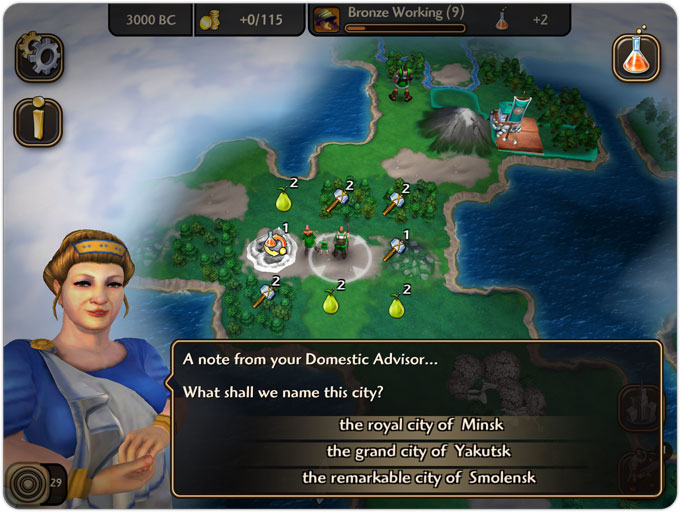Open the info button
This screenshot has height=512, width=680.
(x=38, y=122)
